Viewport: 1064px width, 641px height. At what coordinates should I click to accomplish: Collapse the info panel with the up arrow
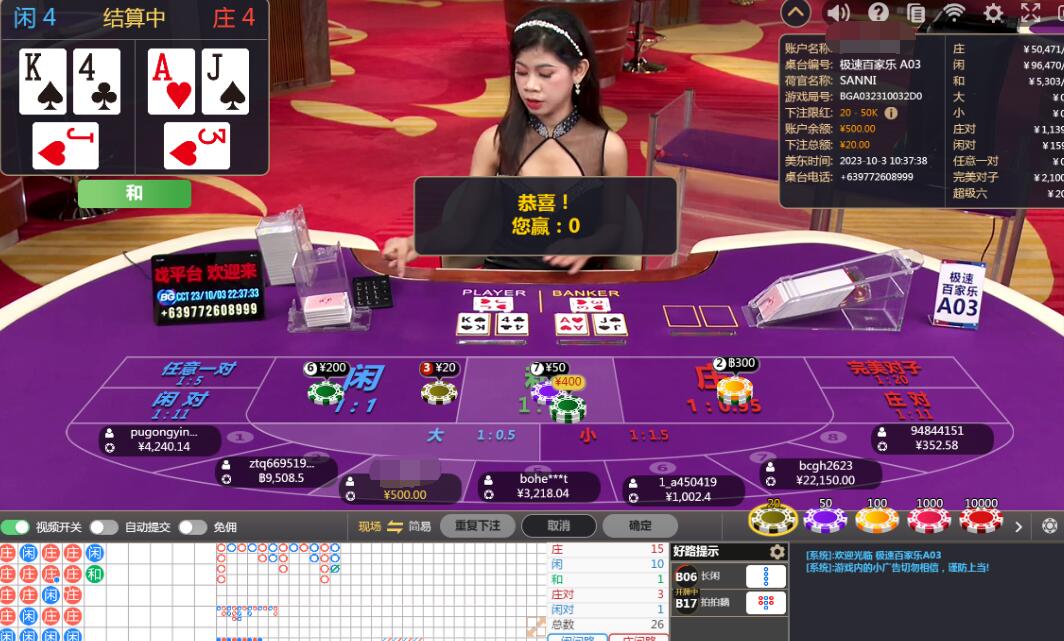(x=796, y=12)
